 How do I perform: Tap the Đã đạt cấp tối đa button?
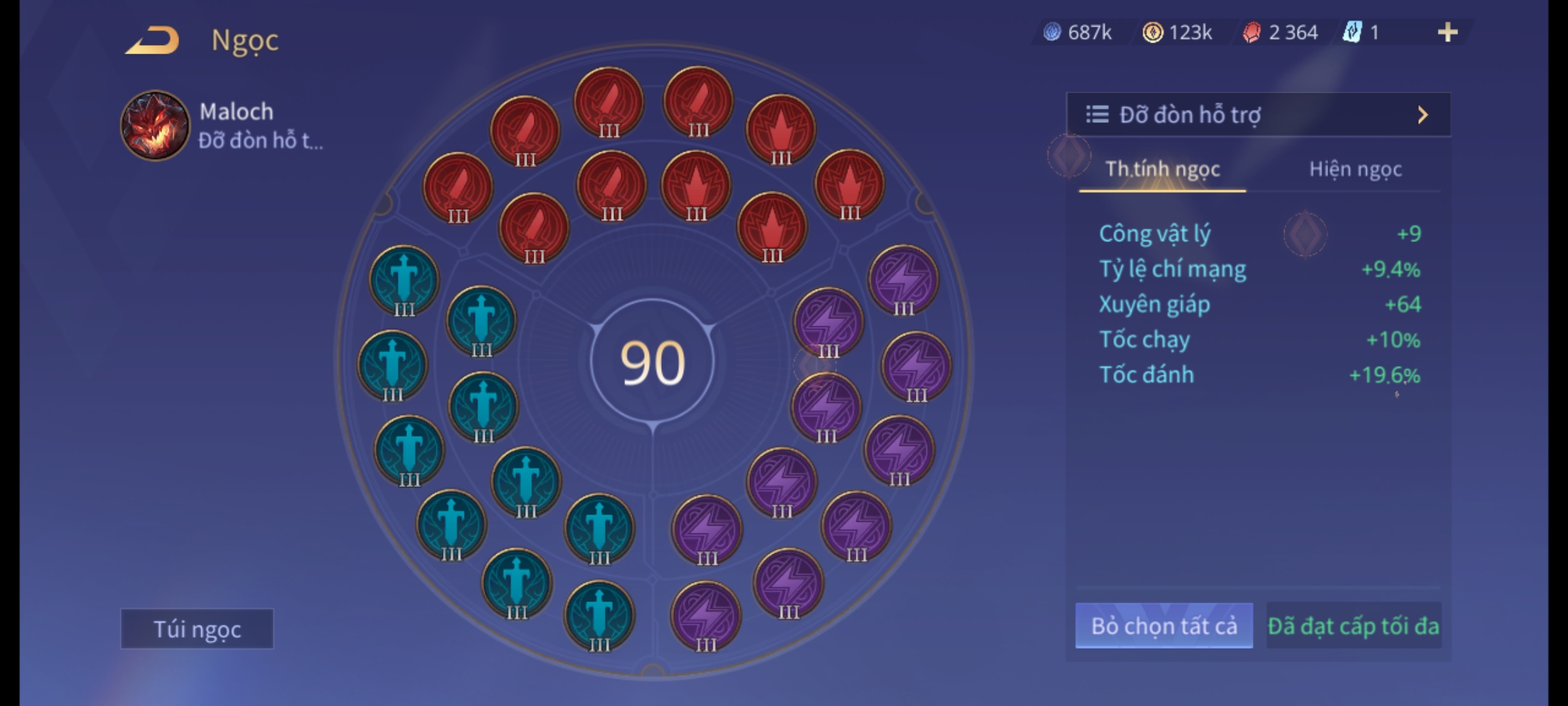tap(1353, 626)
